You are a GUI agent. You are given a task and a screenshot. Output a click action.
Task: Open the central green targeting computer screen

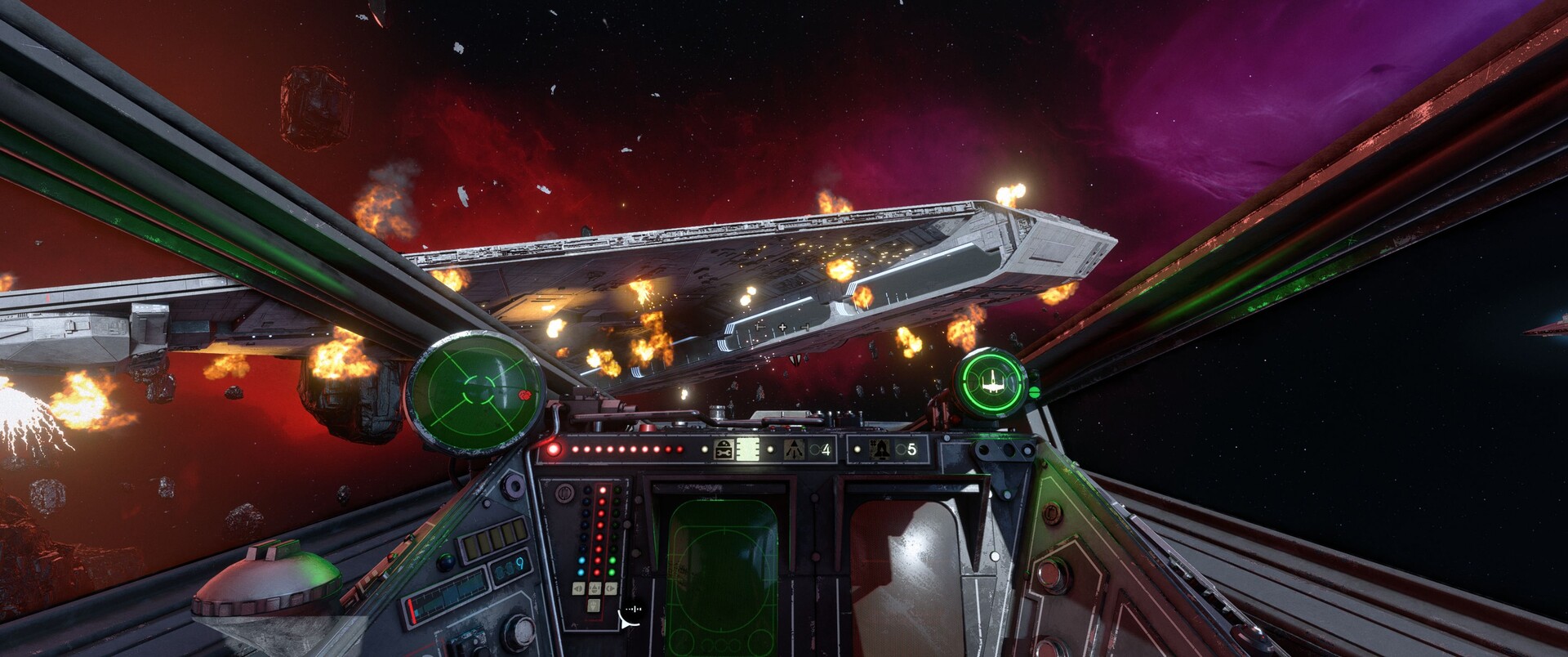[721, 572]
